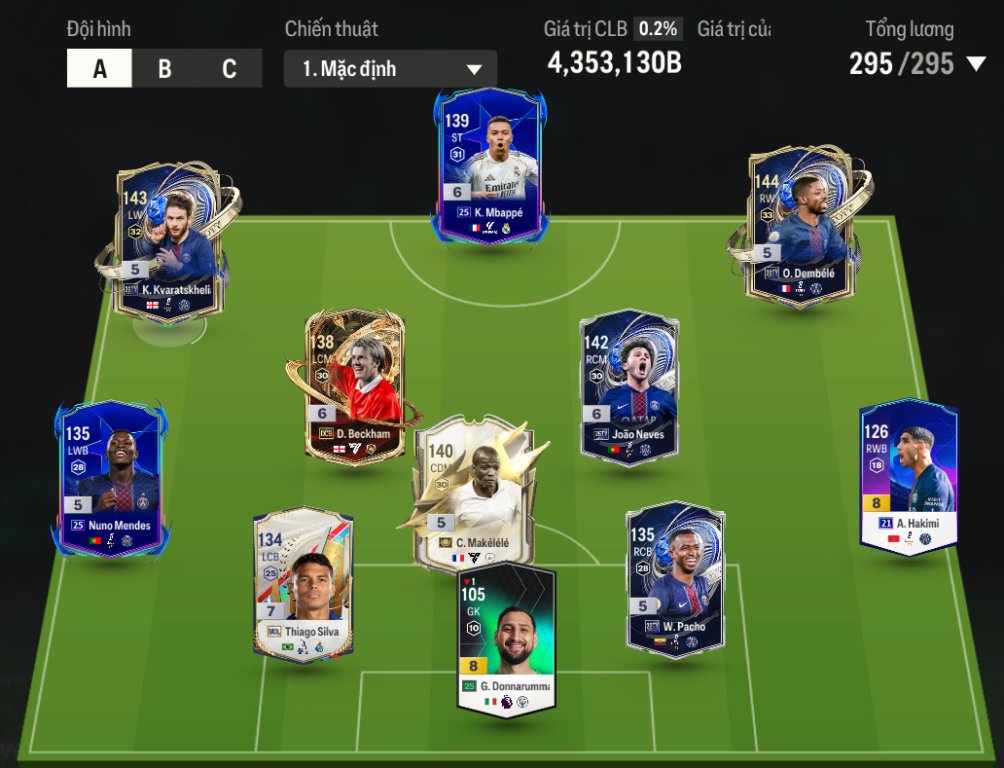Switch to squad tab C
This screenshot has width=1004, height=768.
(229, 69)
